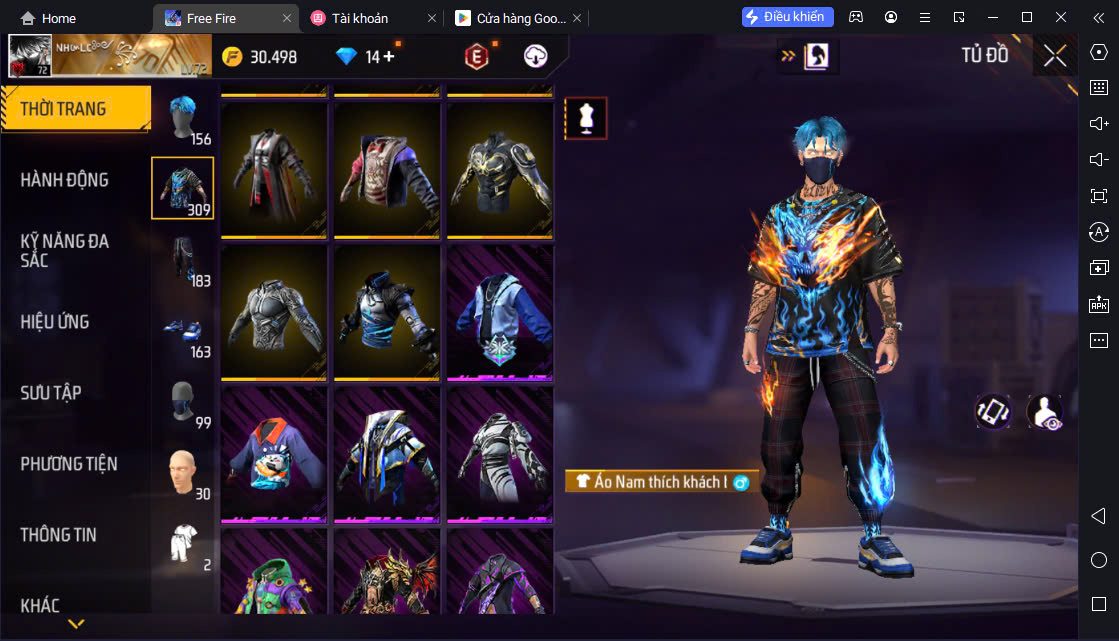This screenshot has height=641, width=1119.
Task: Open the Hành Động menu category
Action: tap(65, 180)
